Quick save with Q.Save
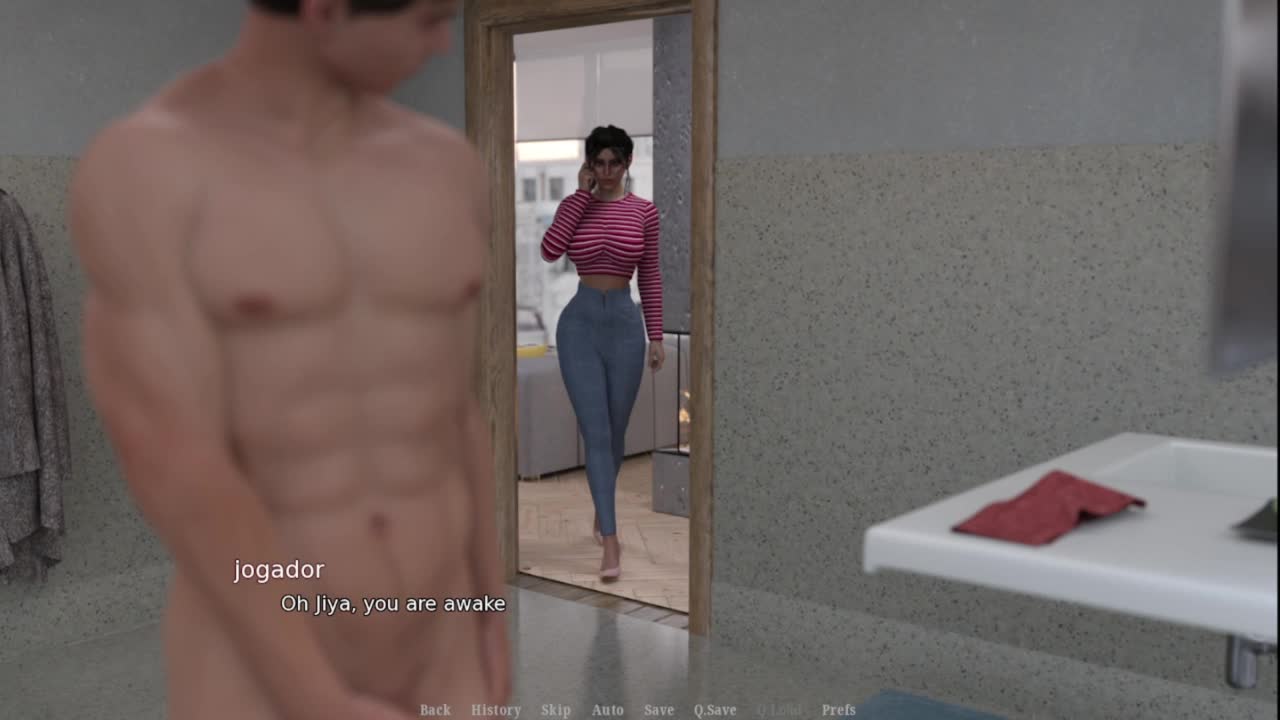The image size is (1280, 720). 715,710
